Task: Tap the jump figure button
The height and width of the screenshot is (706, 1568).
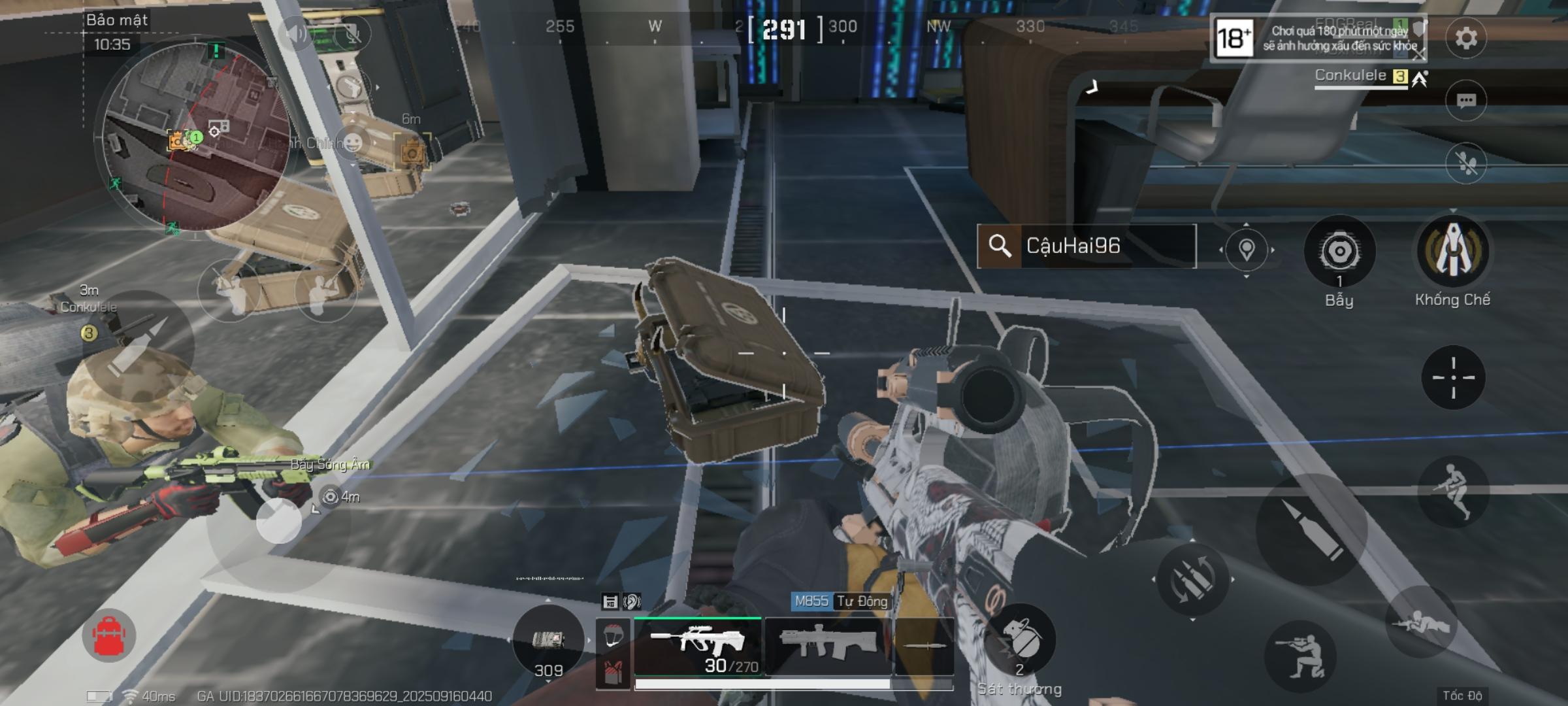Action: pyautogui.click(x=1452, y=491)
